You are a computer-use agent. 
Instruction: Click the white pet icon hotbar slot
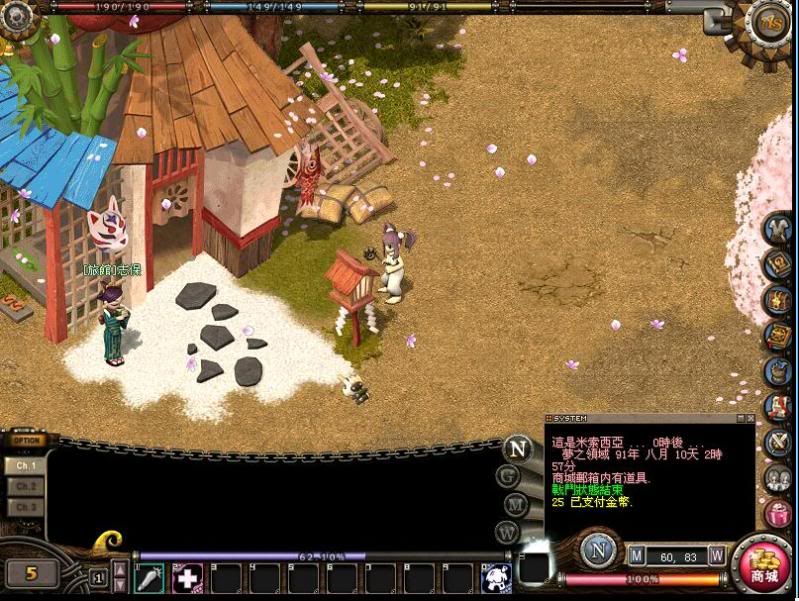pos(497,577)
